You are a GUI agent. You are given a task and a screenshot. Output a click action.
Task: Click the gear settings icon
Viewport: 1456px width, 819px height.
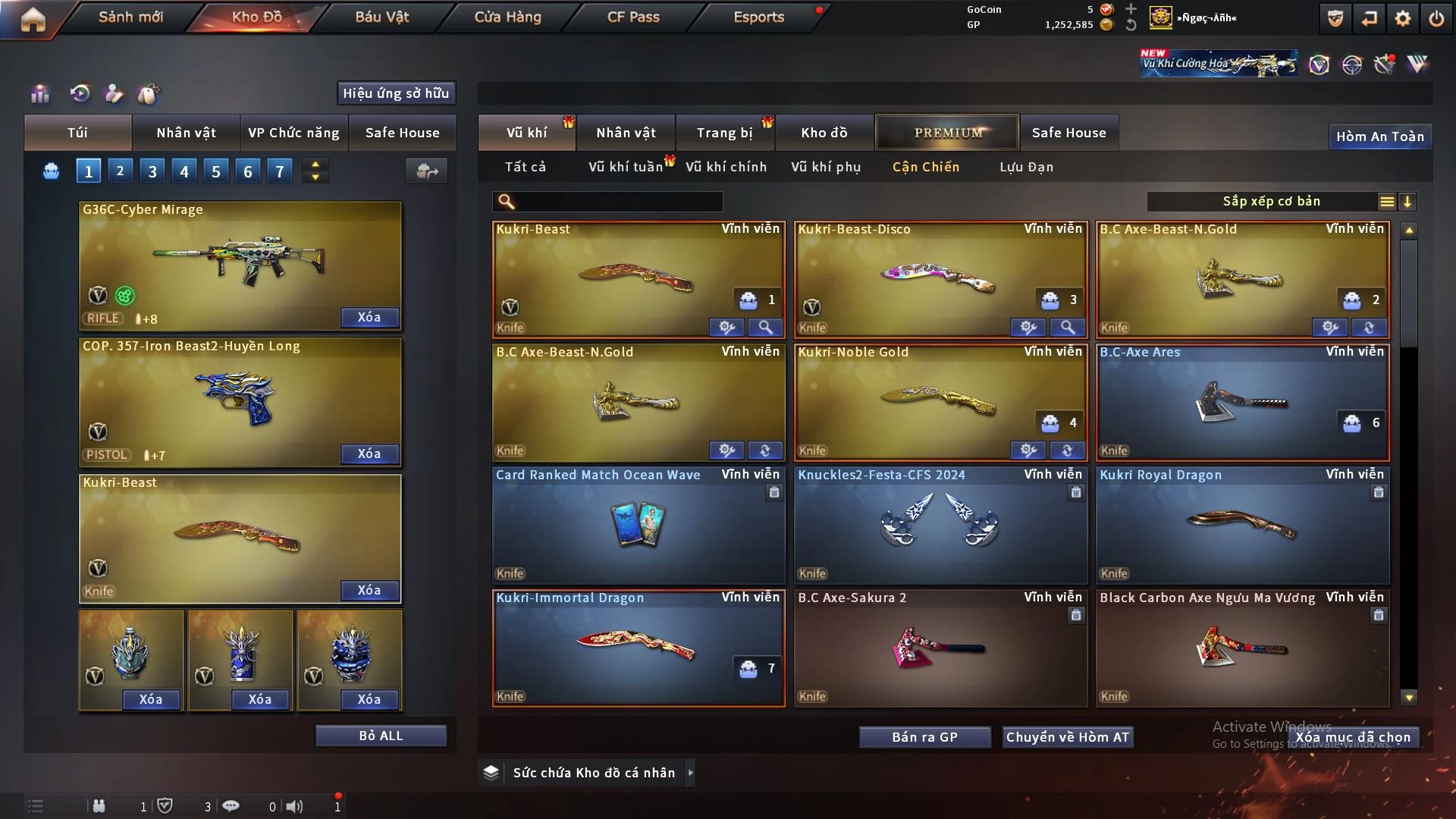pos(1402,18)
